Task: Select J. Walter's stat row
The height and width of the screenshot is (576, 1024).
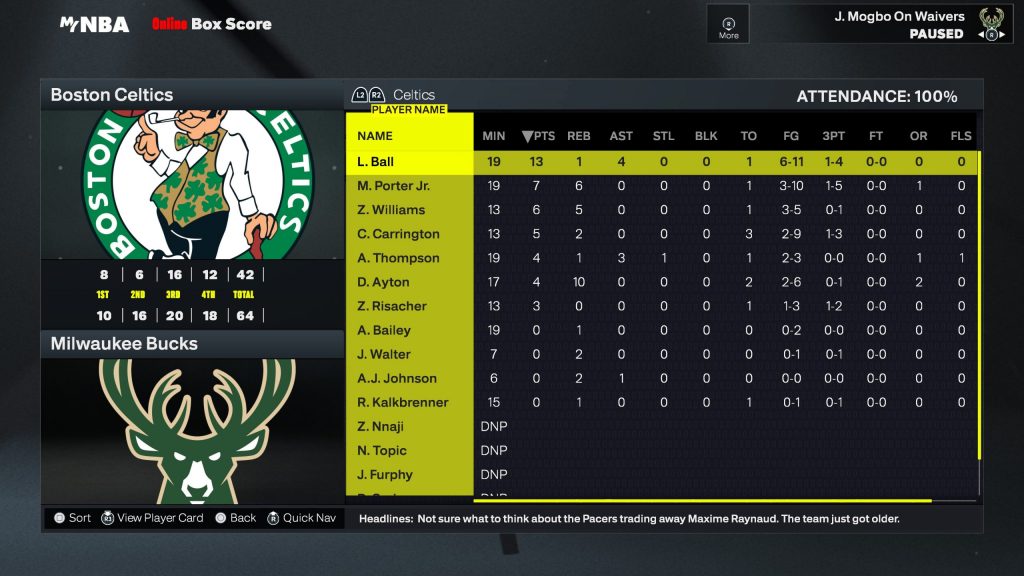Action: pos(384,354)
